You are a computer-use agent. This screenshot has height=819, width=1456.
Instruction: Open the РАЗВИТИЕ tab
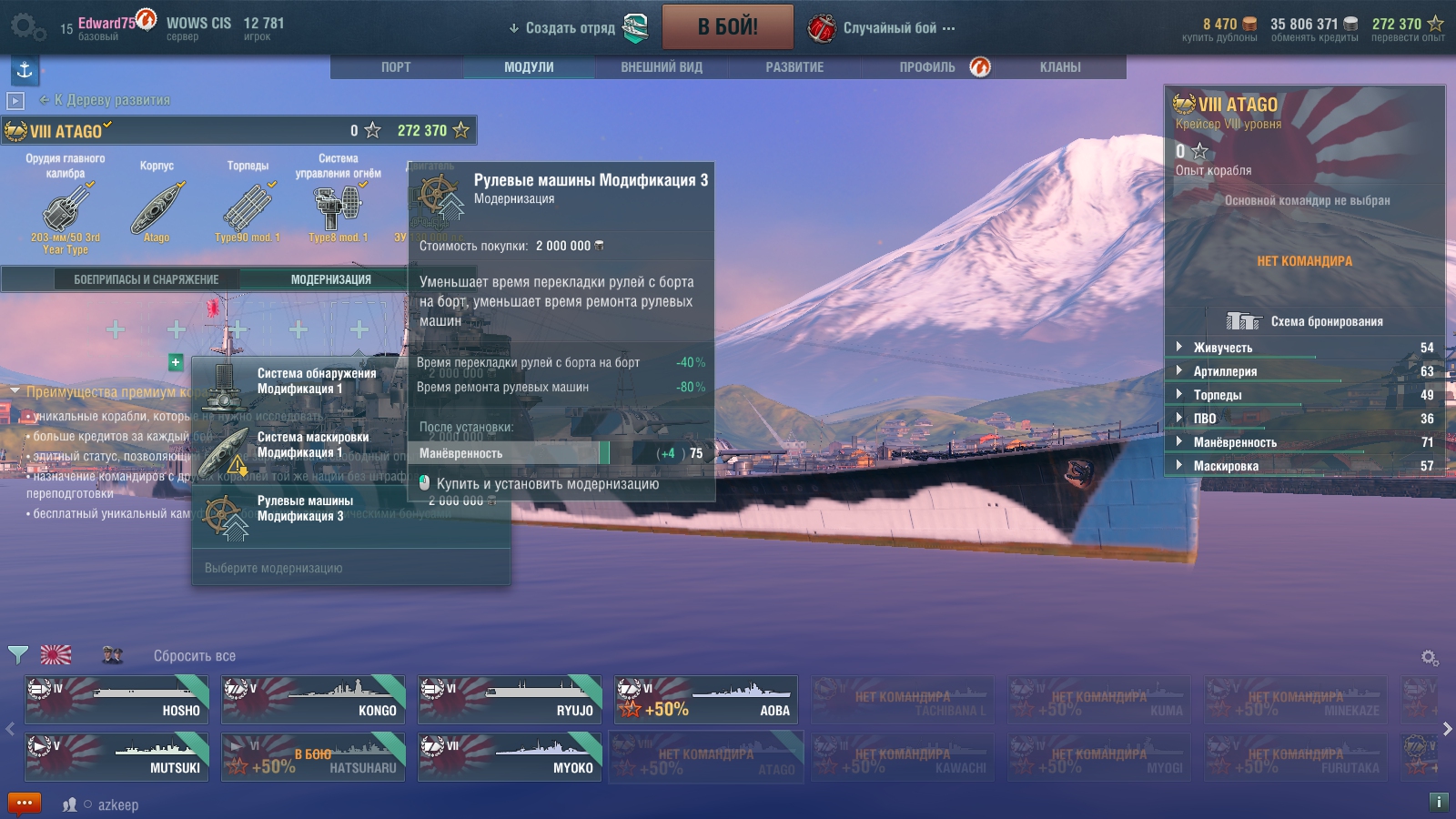coord(794,67)
